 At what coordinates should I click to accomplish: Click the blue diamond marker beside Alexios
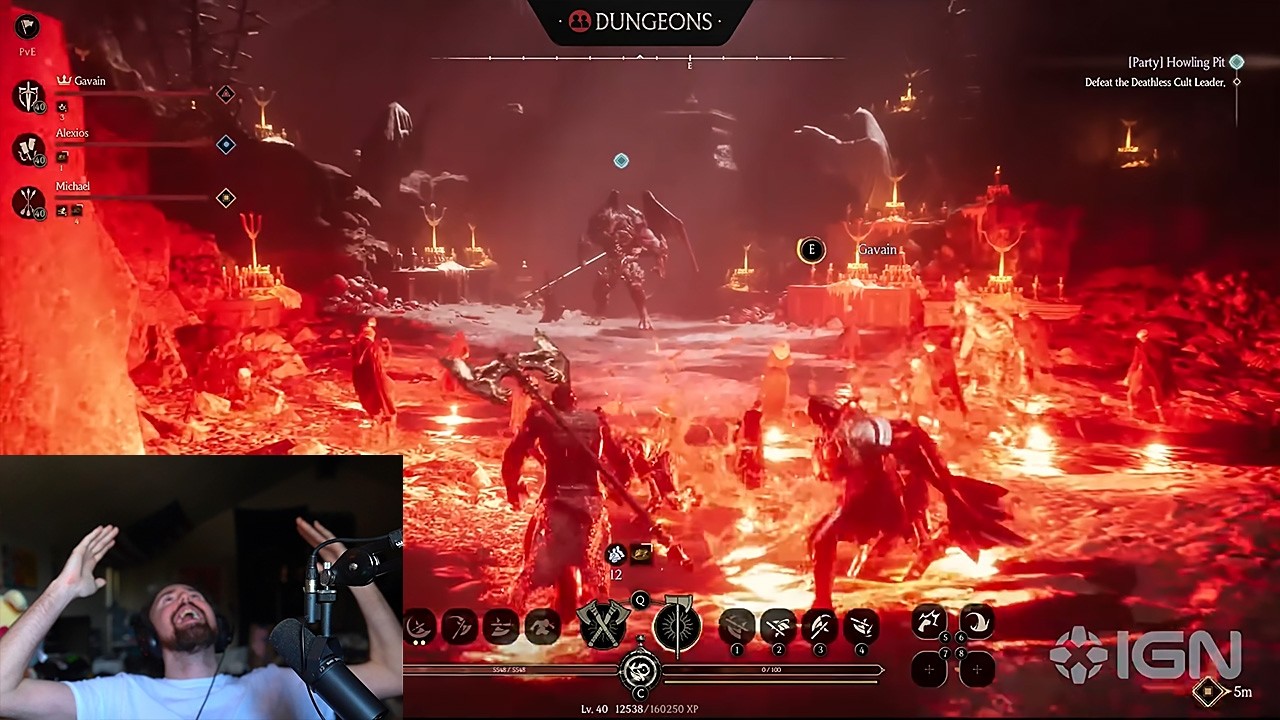coord(226,145)
